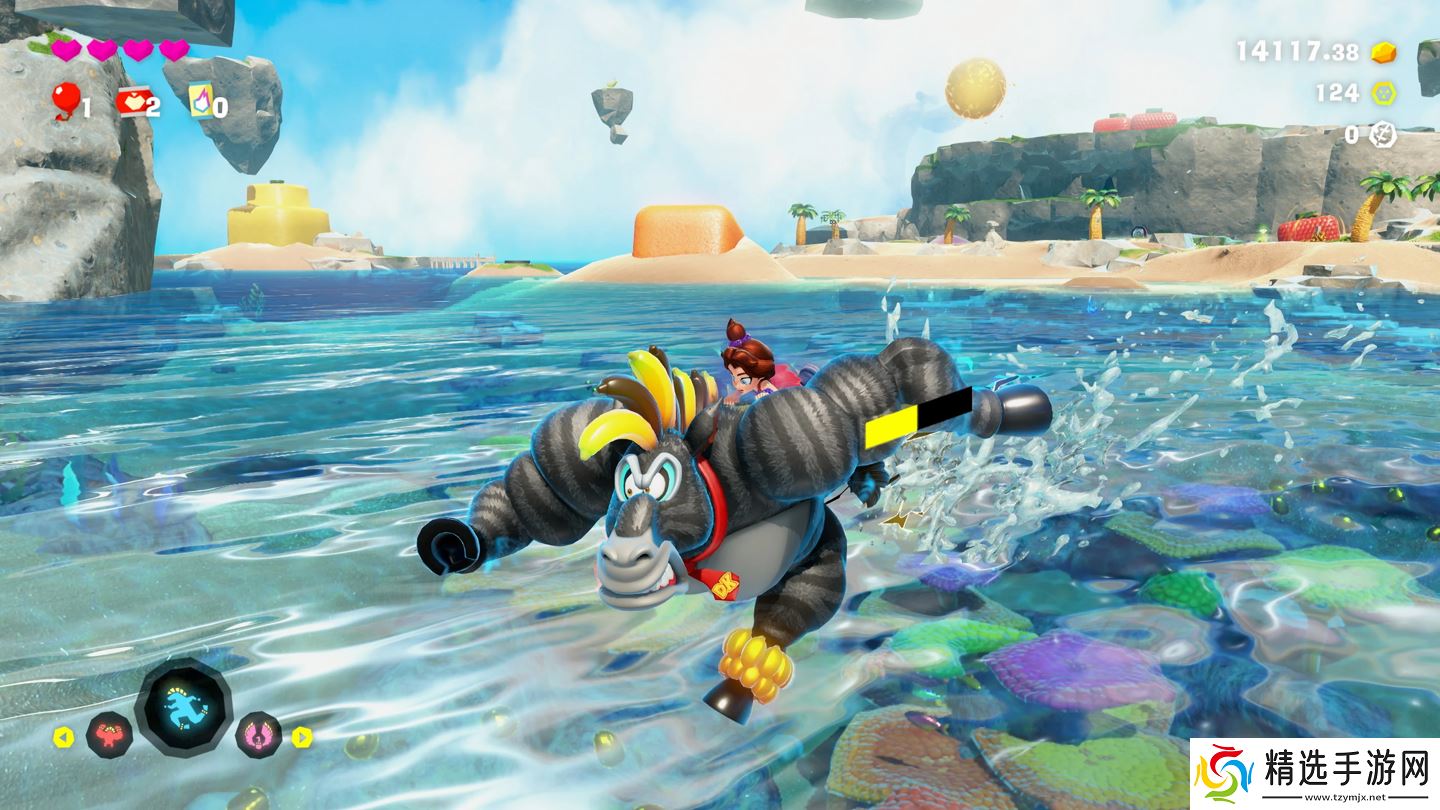Viewport: 1440px width, 810px height.
Task: Click the yellow right arrow beside transformations
Action: (x=302, y=737)
